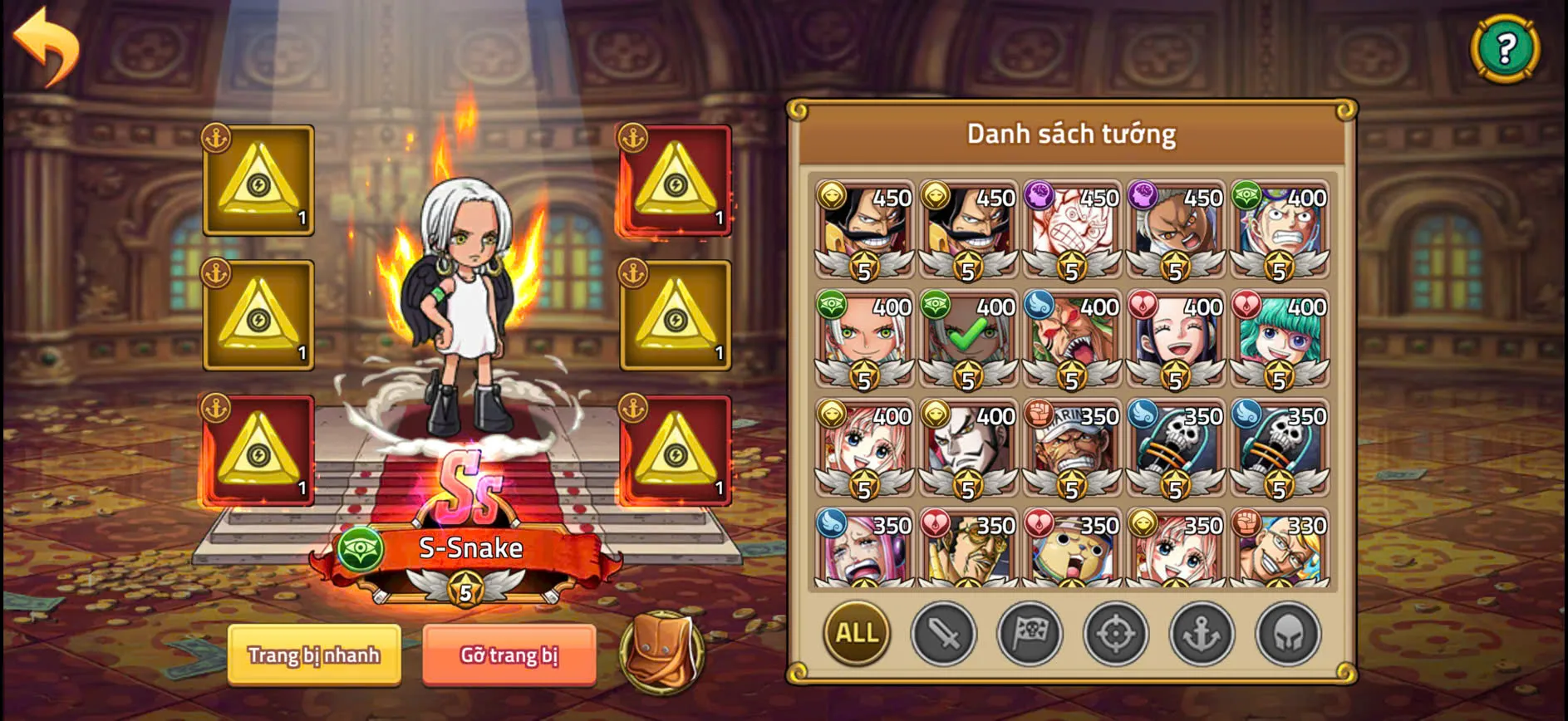1568x721 pixels.
Task: Click the 'Trang bị nhanh' button
Action: [x=316, y=655]
